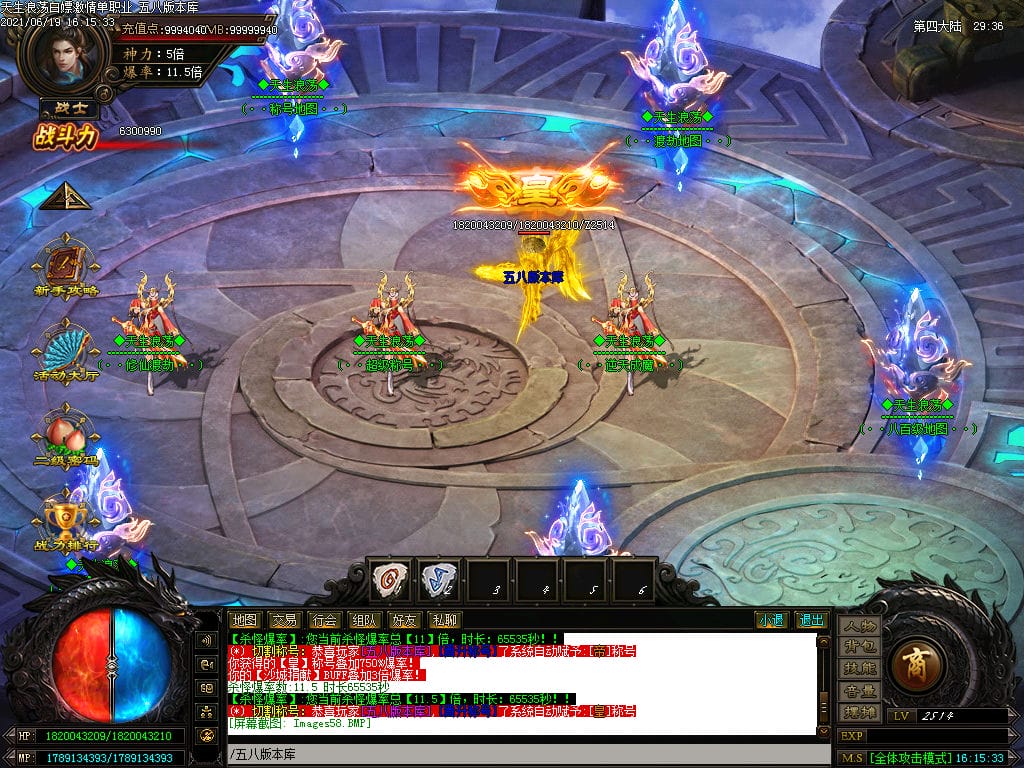
Task: Open the 背包 backpack panel
Action: pyautogui.click(x=859, y=647)
